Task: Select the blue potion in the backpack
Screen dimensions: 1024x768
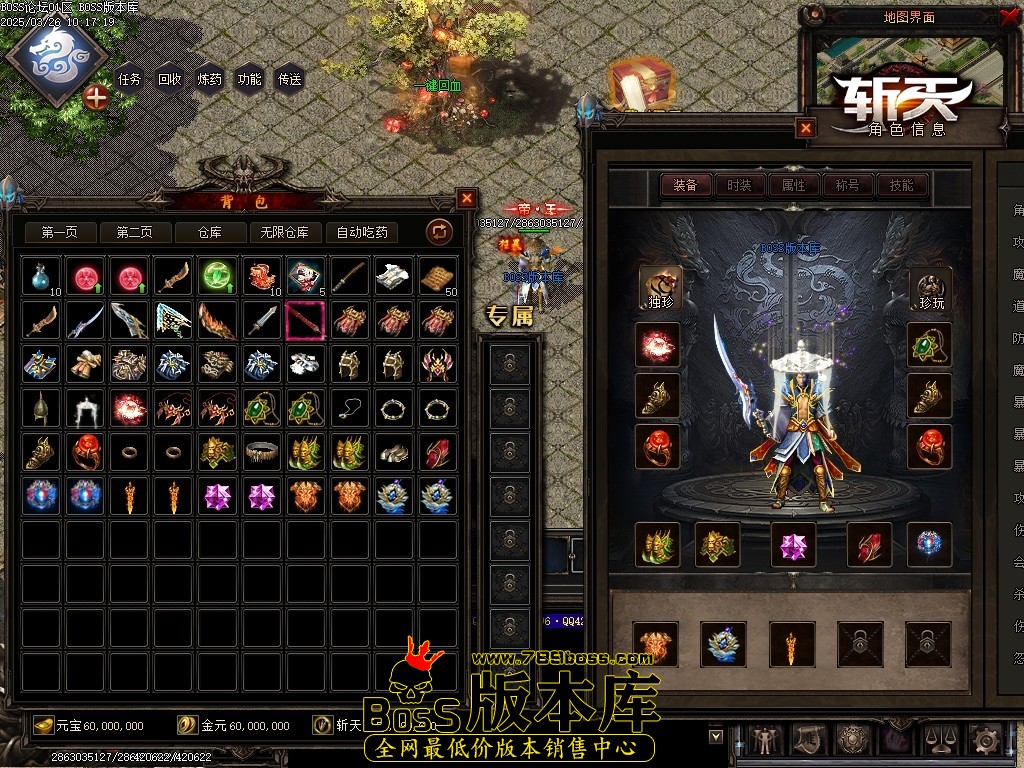Action: pyautogui.click(x=42, y=276)
